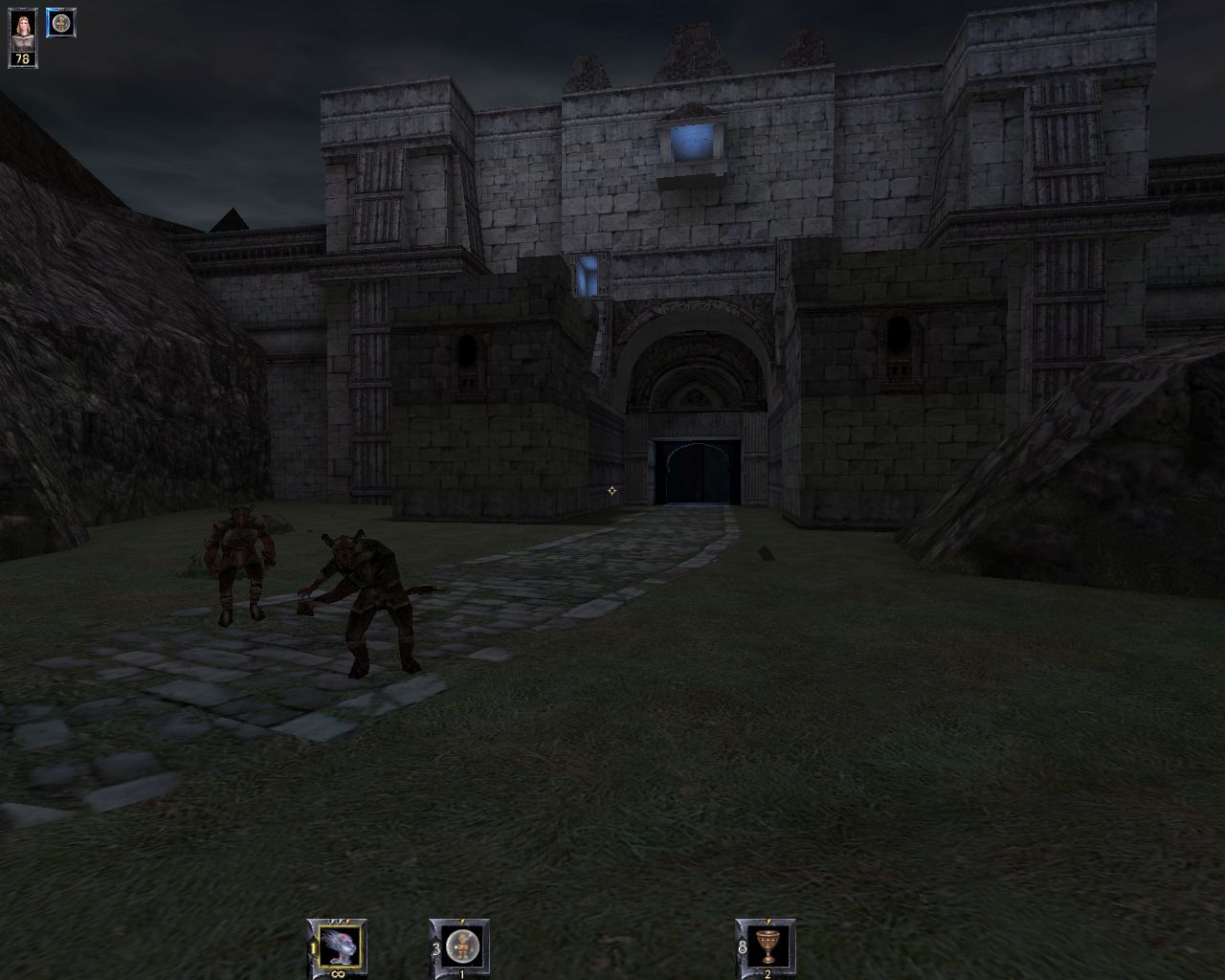Screen dimensions: 1225x980
Task: Select the golden goblet item in hotbar slot 8
Action: 768,947
